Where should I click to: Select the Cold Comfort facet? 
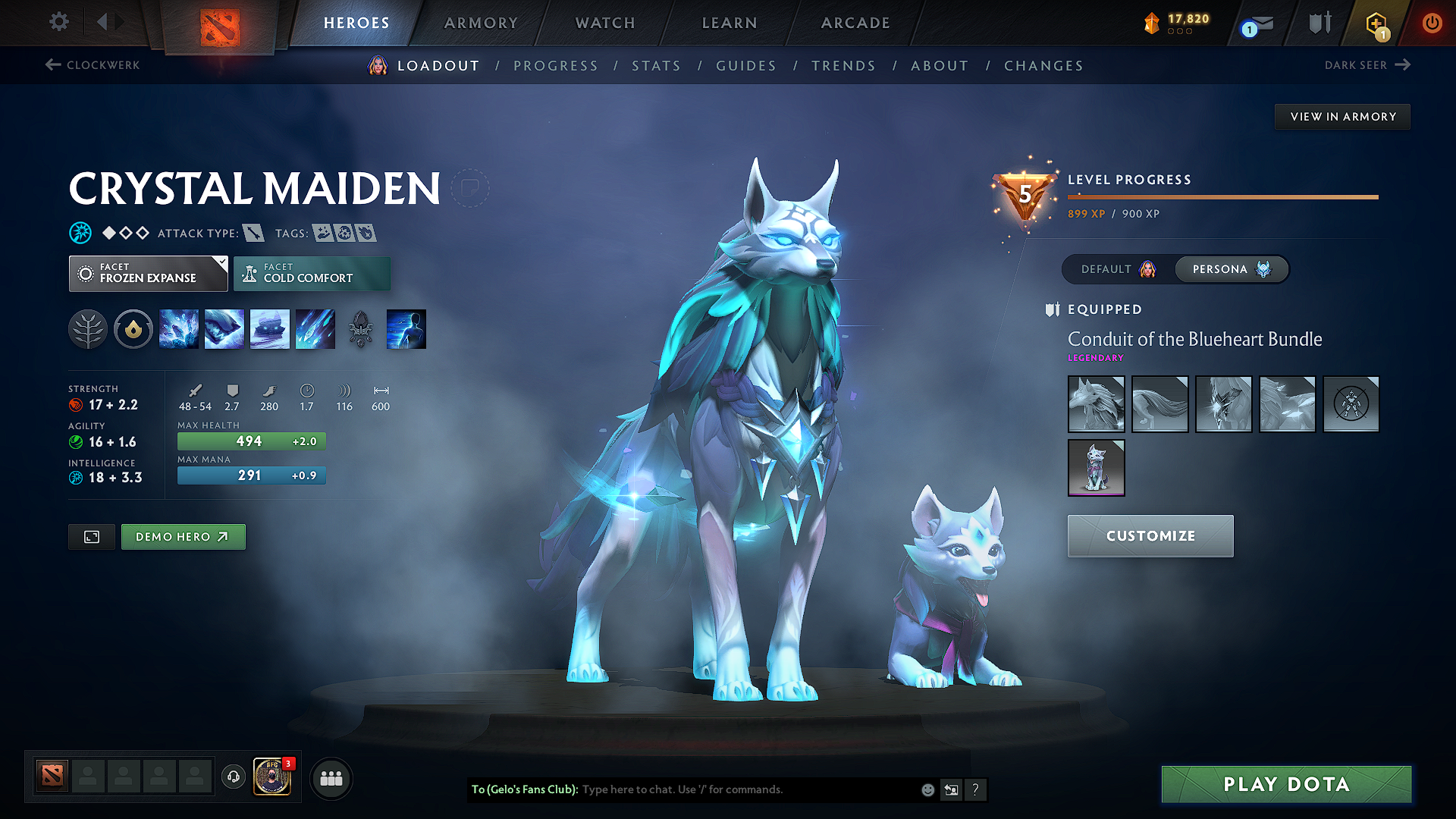pos(312,273)
